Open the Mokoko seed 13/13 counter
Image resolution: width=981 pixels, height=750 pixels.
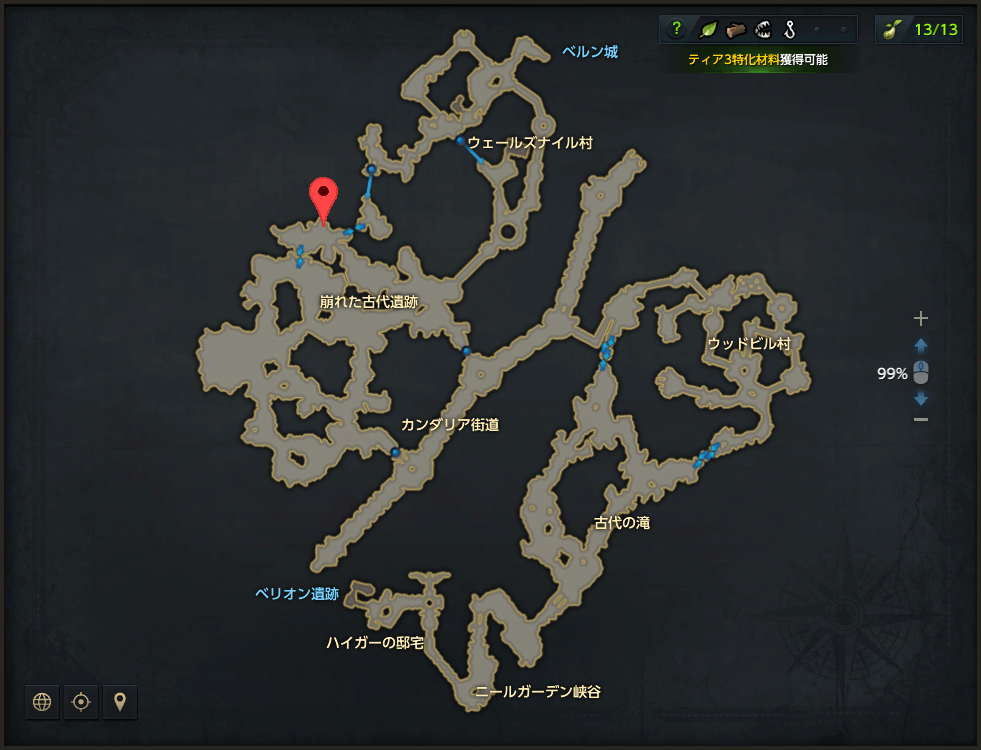coord(918,29)
